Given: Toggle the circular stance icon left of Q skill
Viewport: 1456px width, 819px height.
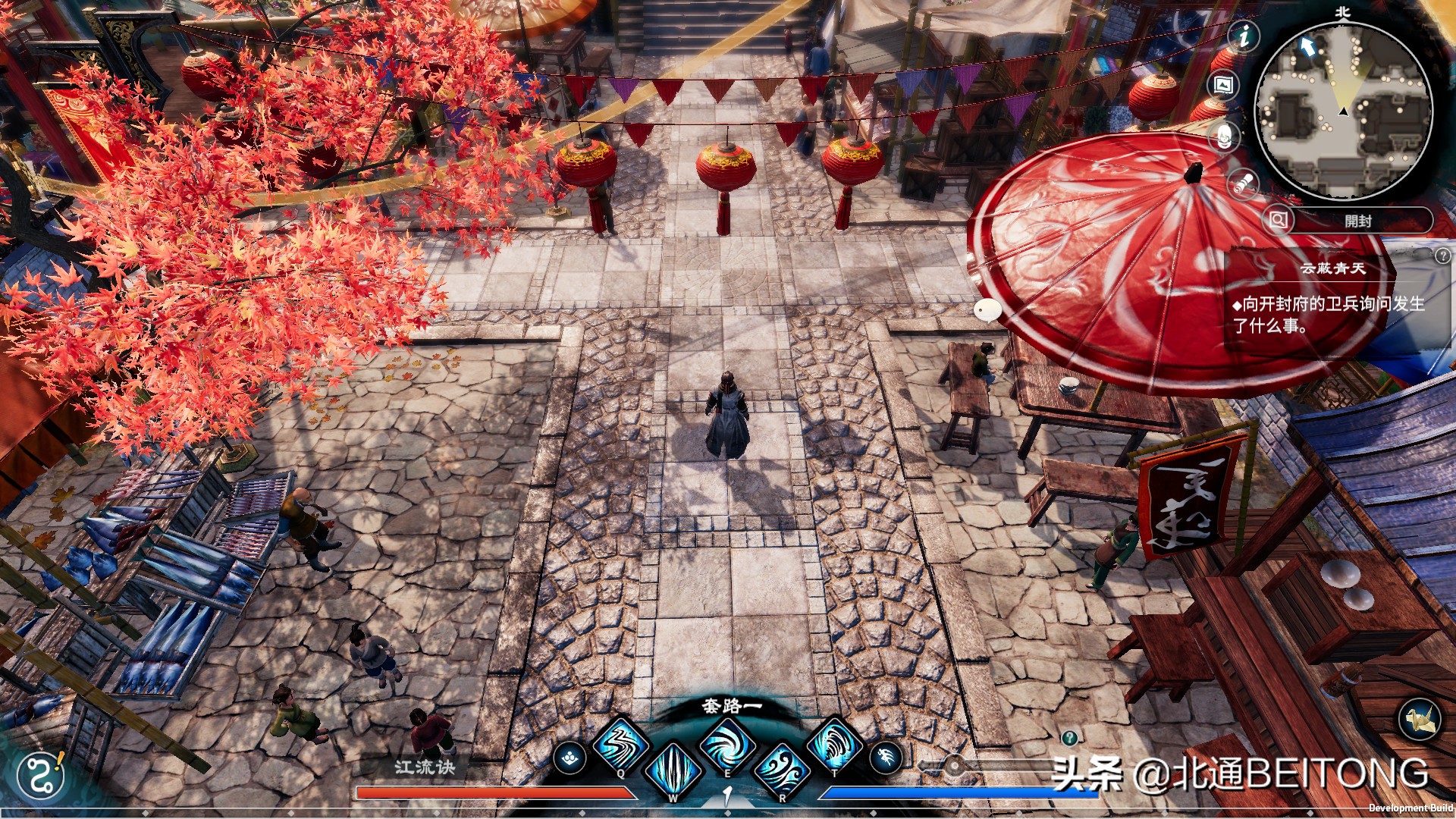Looking at the screenshot, I should tap(570, 756).
